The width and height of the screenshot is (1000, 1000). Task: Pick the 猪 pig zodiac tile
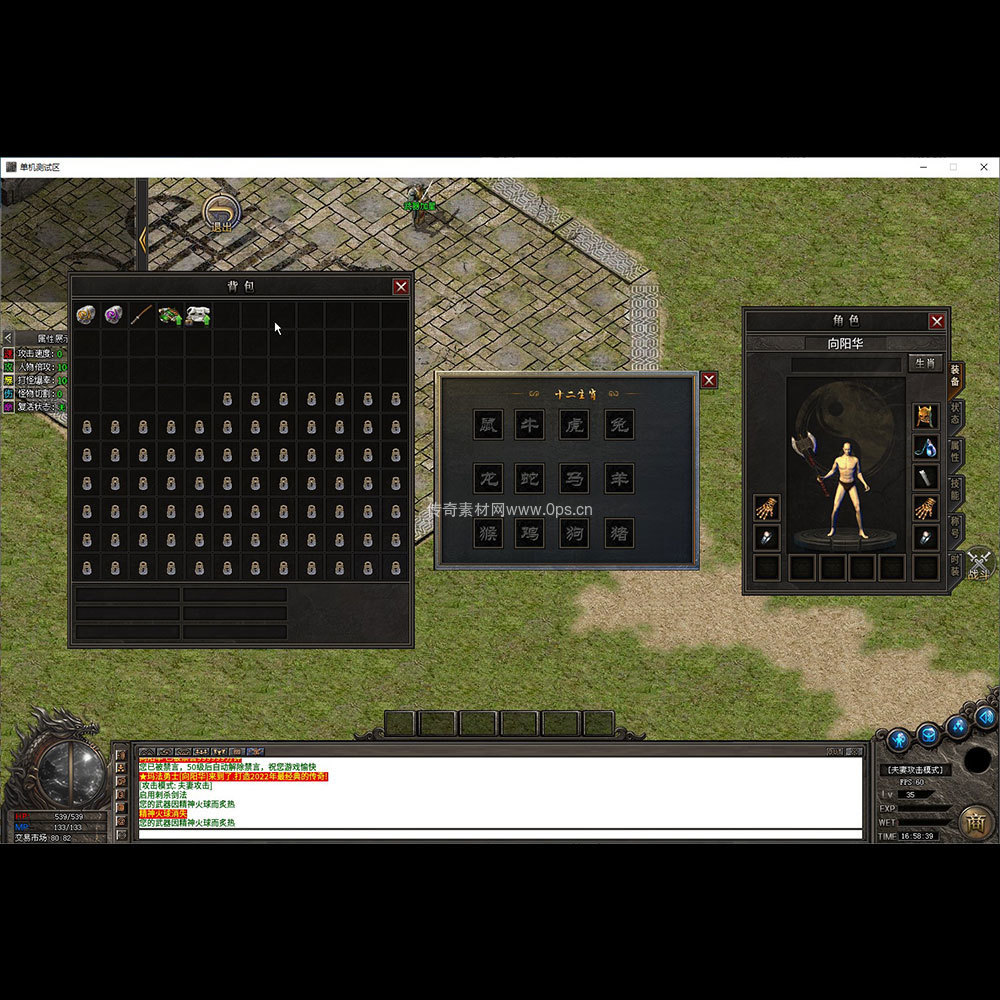tap(620, 532)
